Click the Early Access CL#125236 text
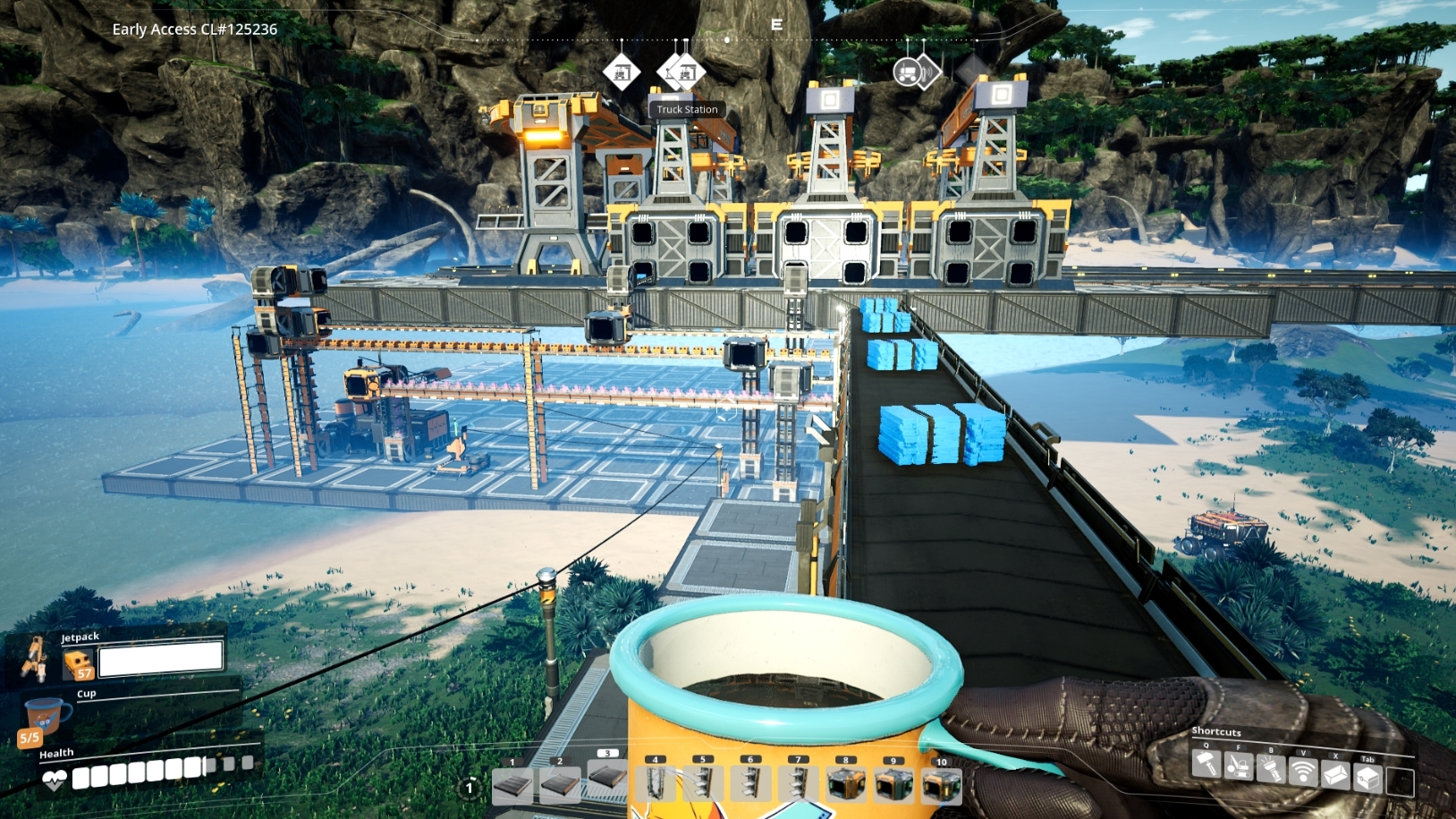 click(x=193, y=29)
